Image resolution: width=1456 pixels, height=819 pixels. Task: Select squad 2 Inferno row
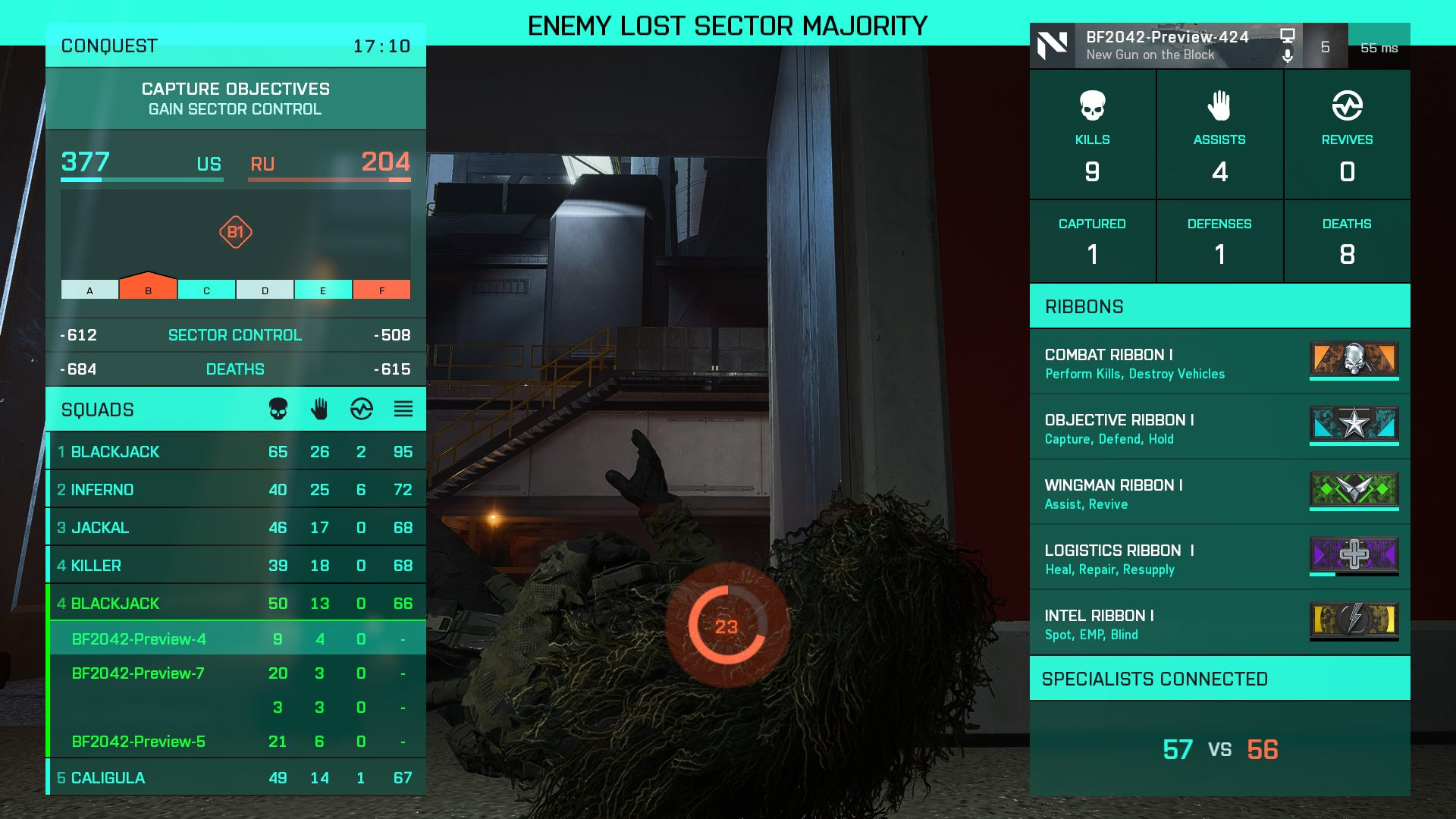235,490
